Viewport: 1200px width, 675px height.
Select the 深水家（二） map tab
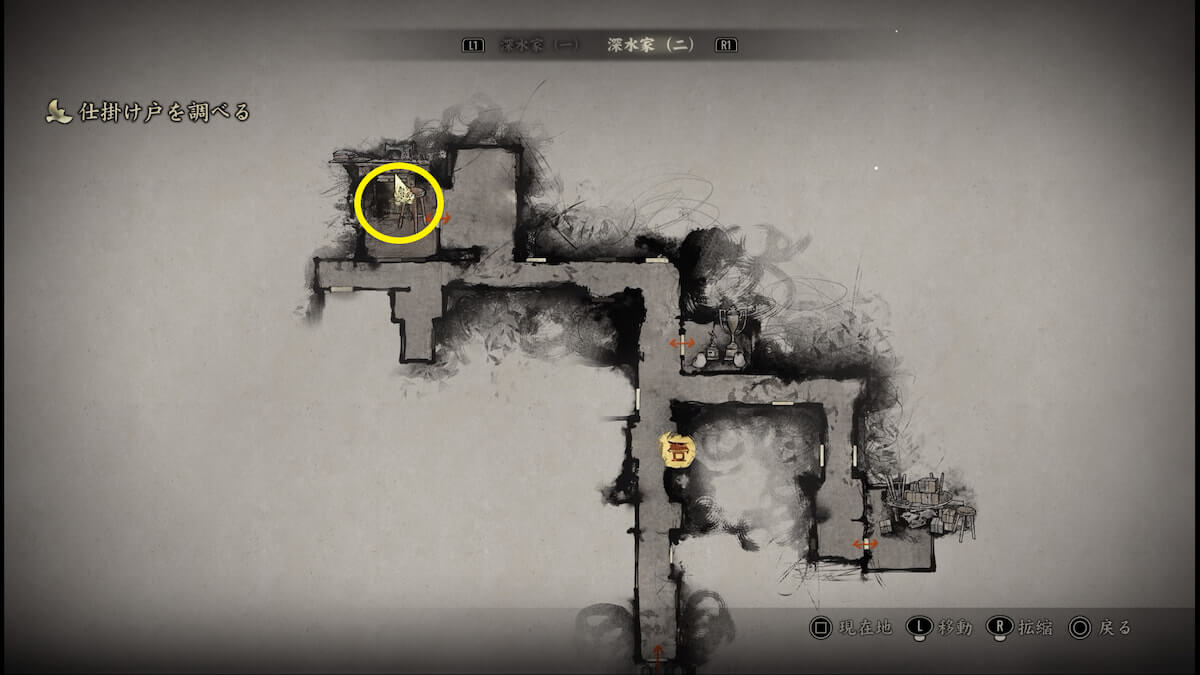(651, 45)
